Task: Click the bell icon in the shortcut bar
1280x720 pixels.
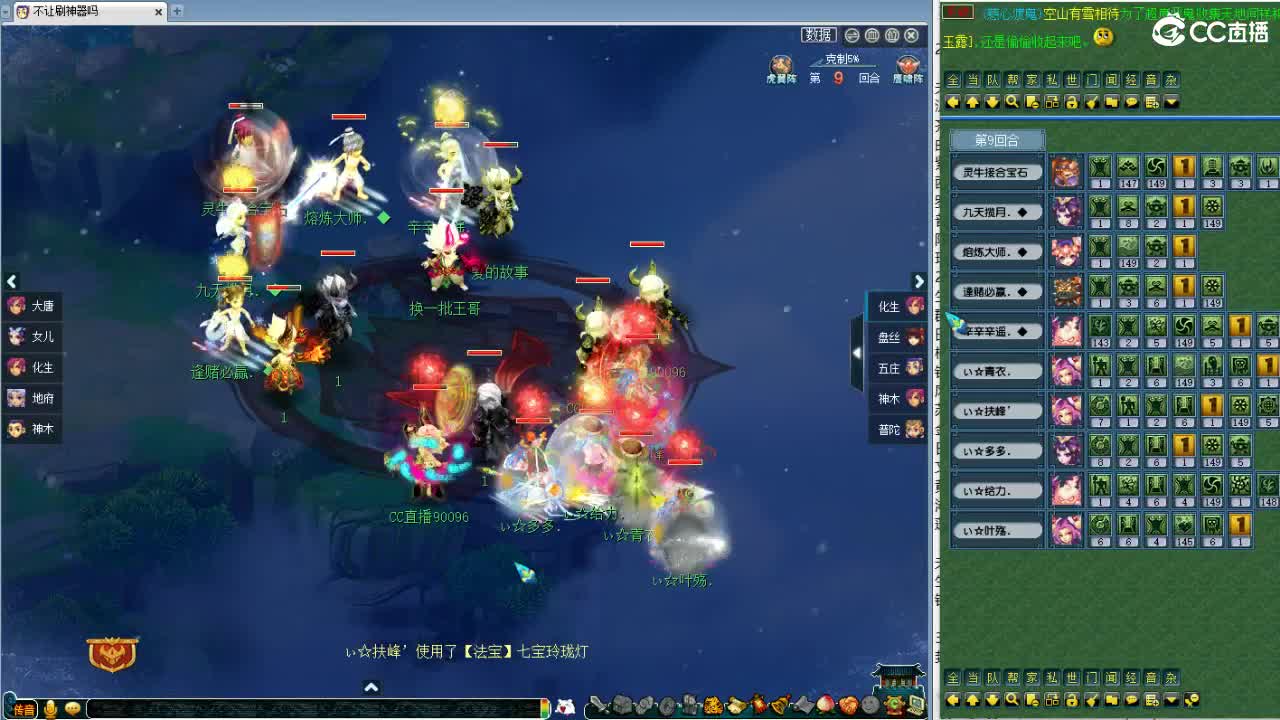Action: click(777, 707)
